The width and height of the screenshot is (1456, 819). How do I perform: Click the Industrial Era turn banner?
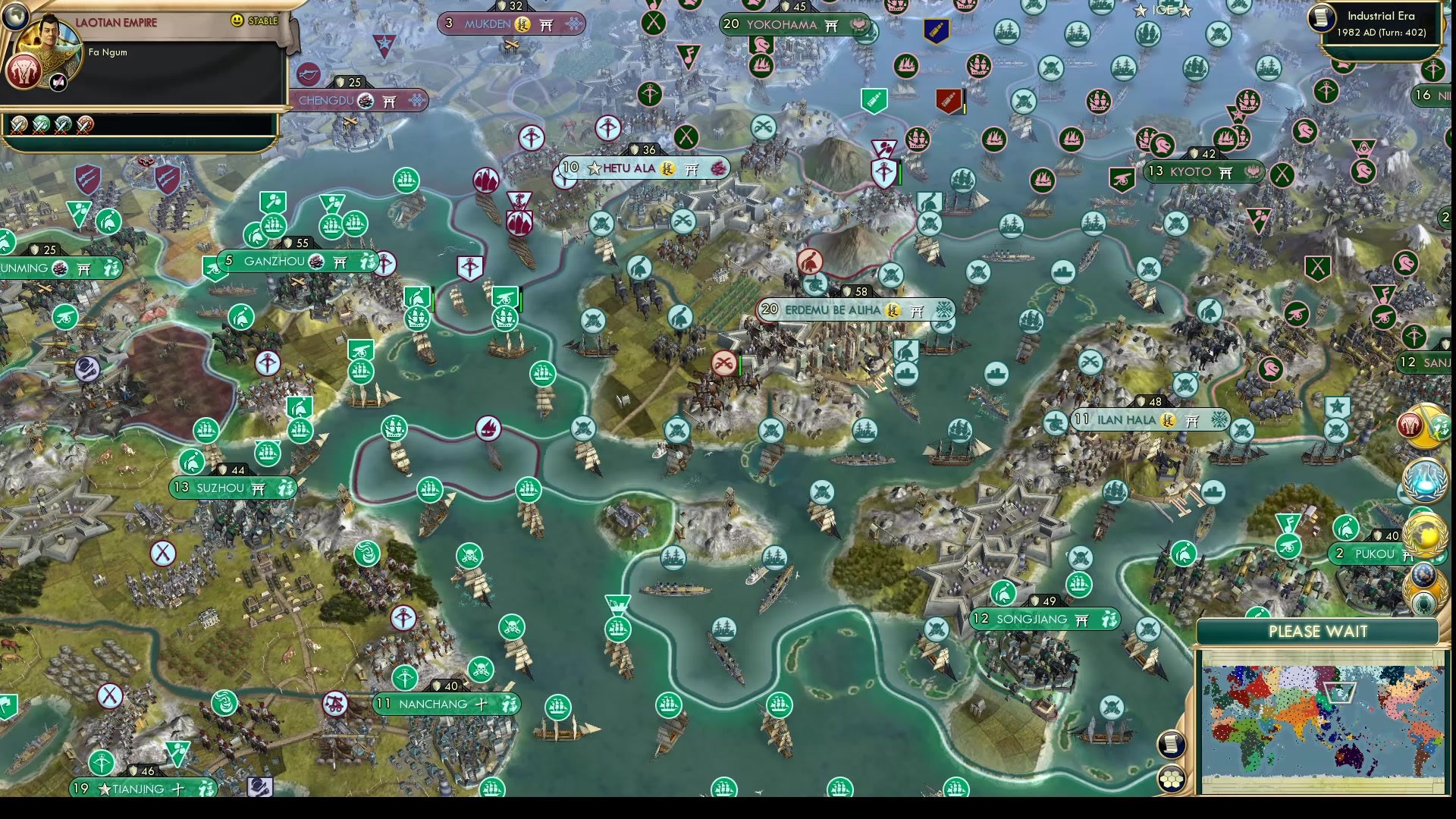[1382, 23]
